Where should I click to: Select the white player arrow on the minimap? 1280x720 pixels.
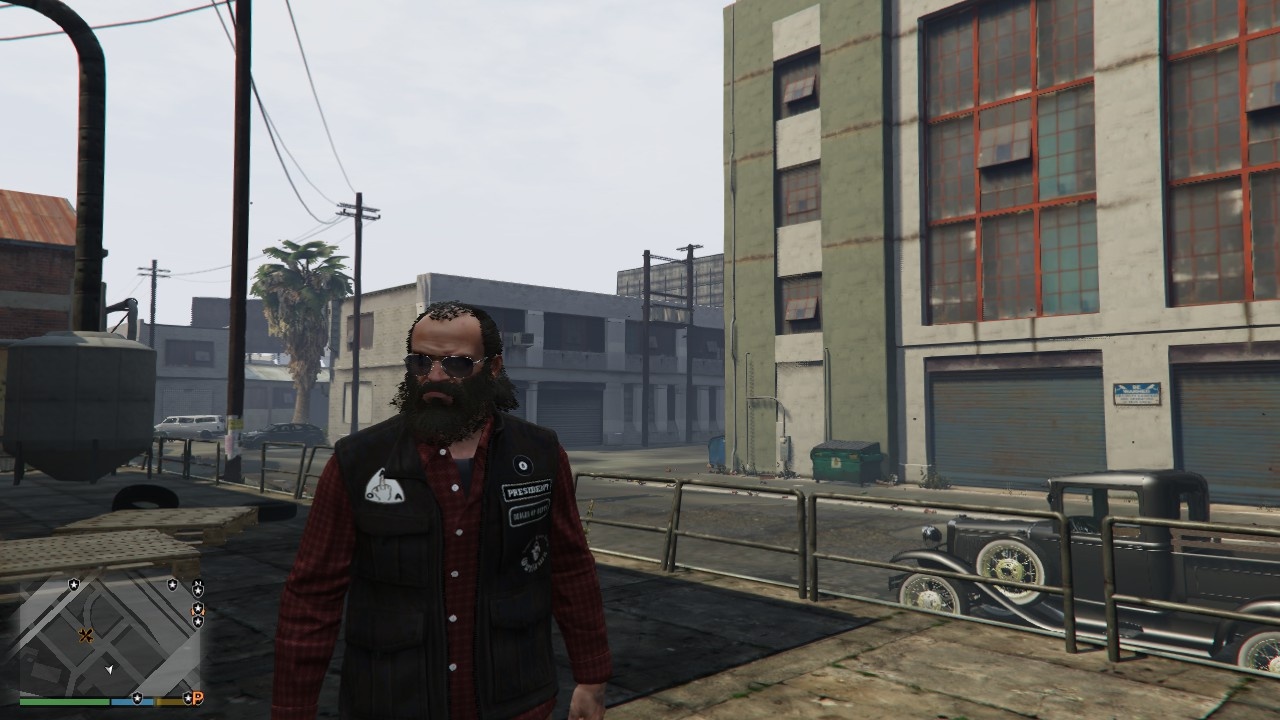109,669
